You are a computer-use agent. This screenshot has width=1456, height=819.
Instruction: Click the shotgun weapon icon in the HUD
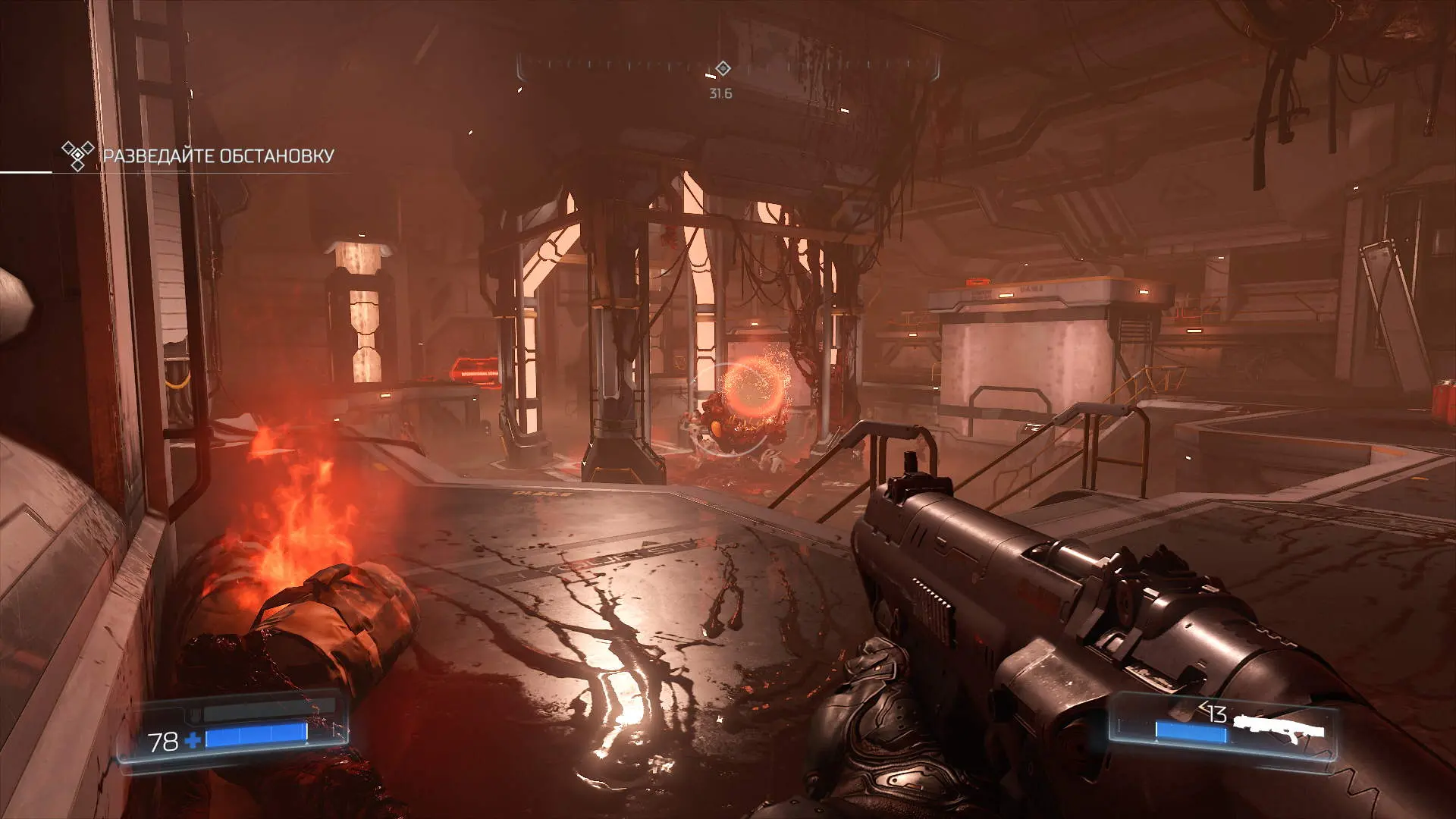[1279, 729]
